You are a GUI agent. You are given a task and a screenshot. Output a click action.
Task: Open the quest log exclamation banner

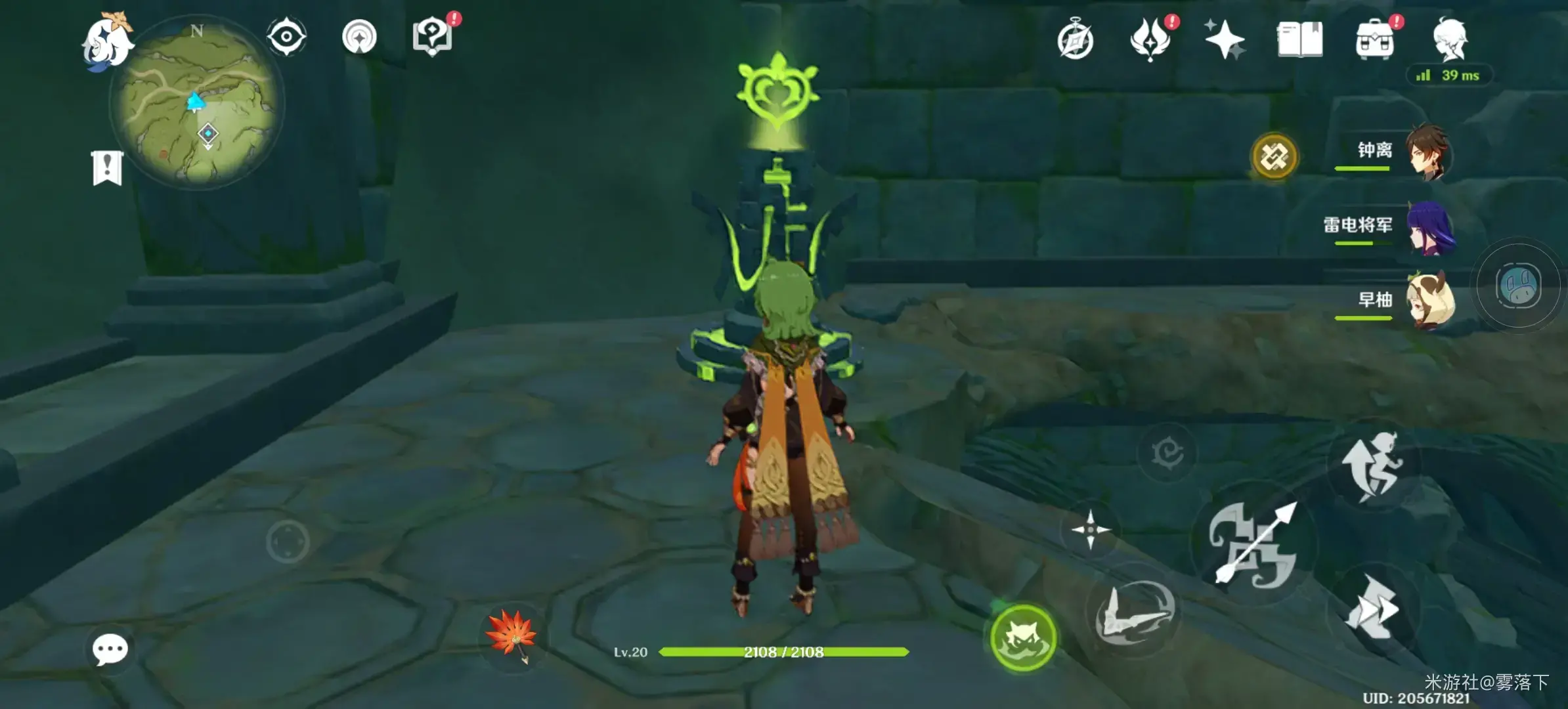click(107, 168)
